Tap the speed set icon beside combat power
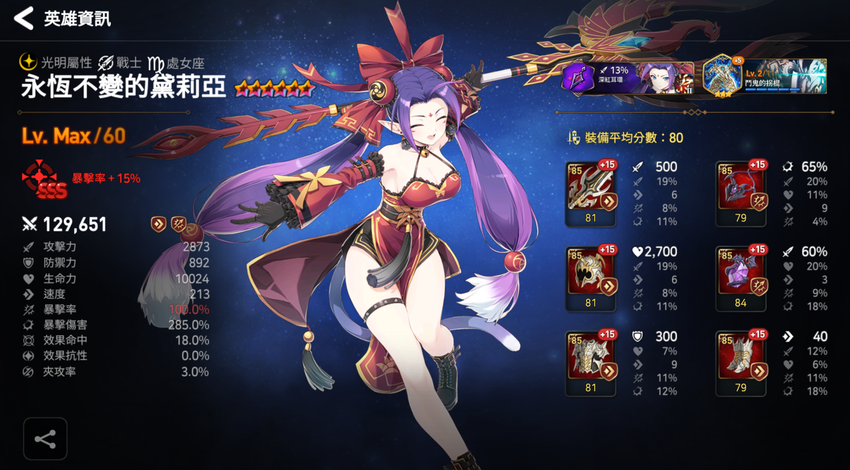The height and width of the screenshot is (470, 850). [159, 224]
